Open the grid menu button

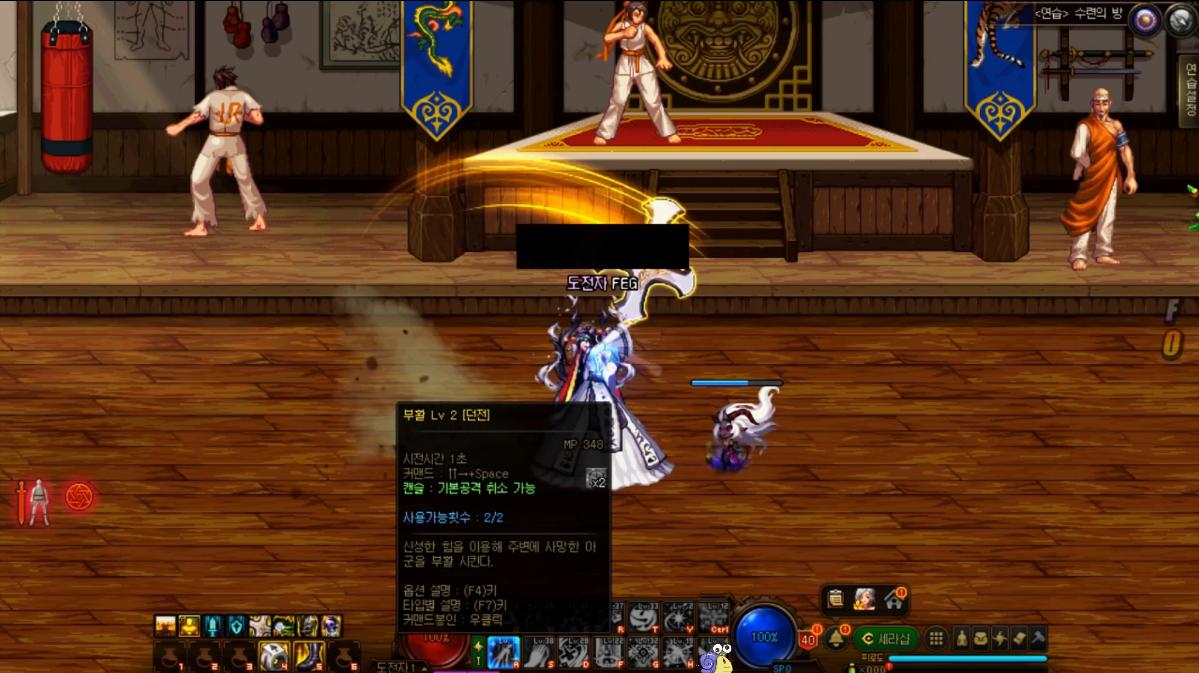[936, 638]
